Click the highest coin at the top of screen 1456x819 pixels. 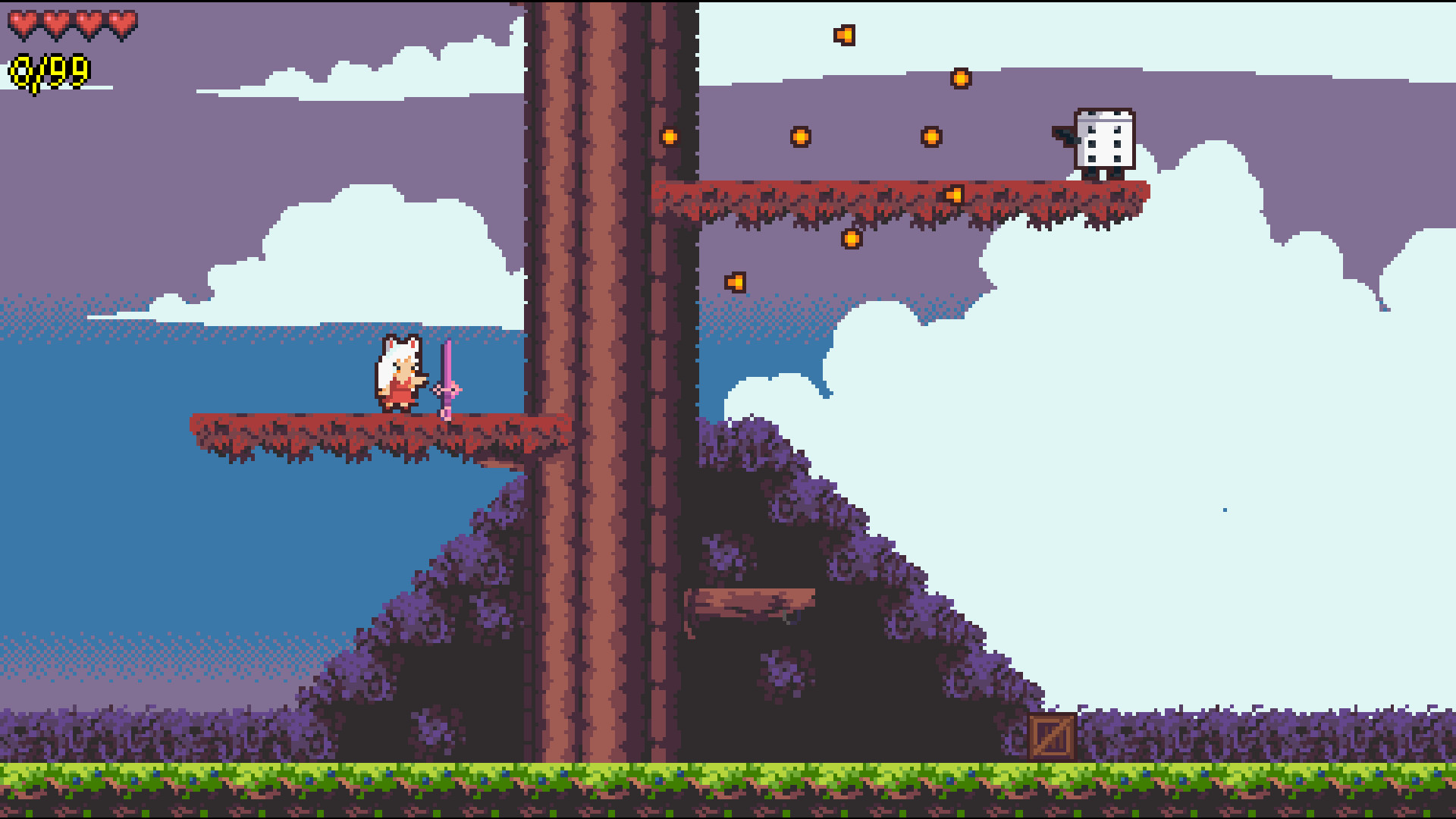[x=844, y=34]
